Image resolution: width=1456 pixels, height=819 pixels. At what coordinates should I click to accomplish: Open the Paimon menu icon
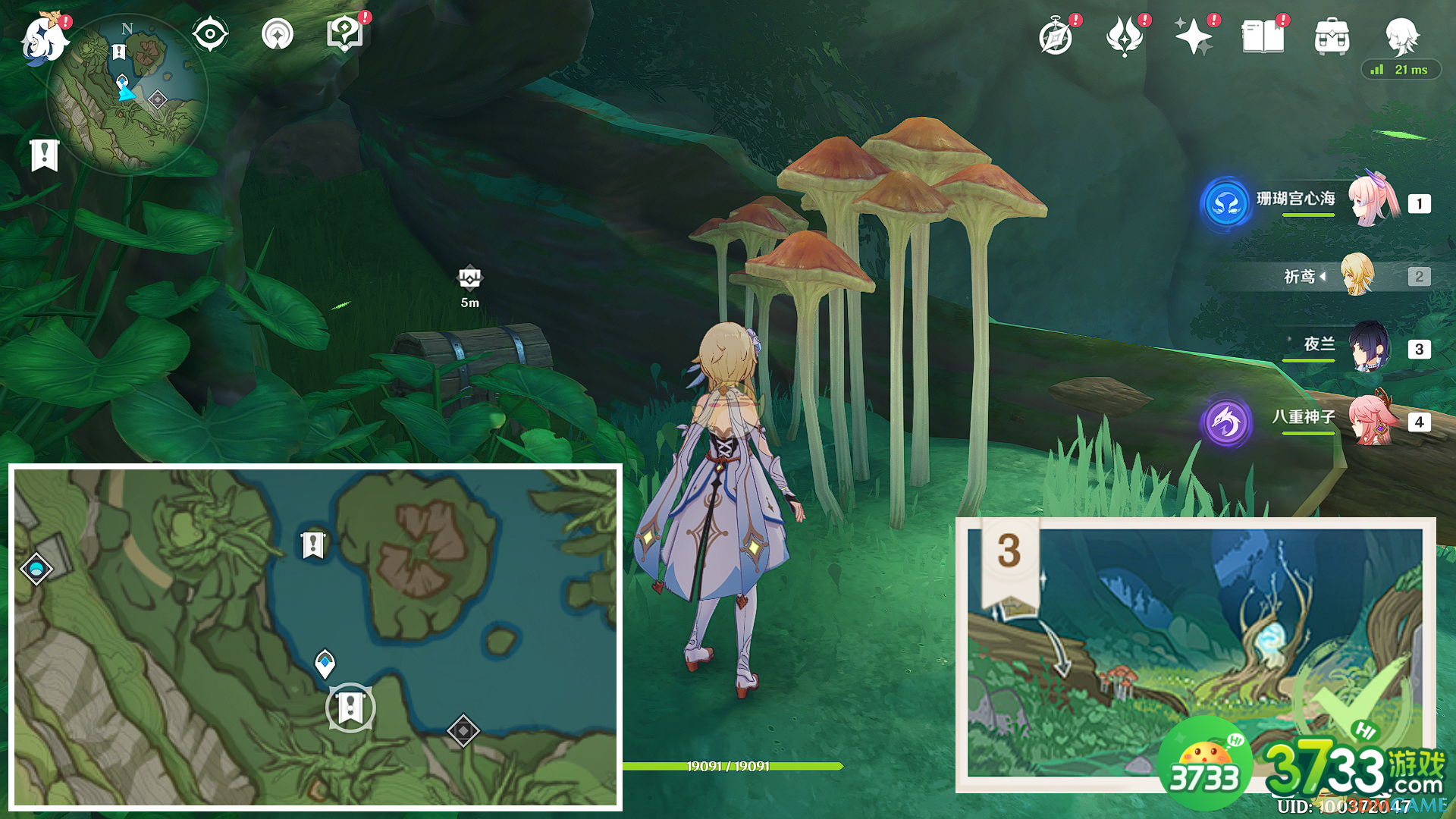tap(44, 38)
